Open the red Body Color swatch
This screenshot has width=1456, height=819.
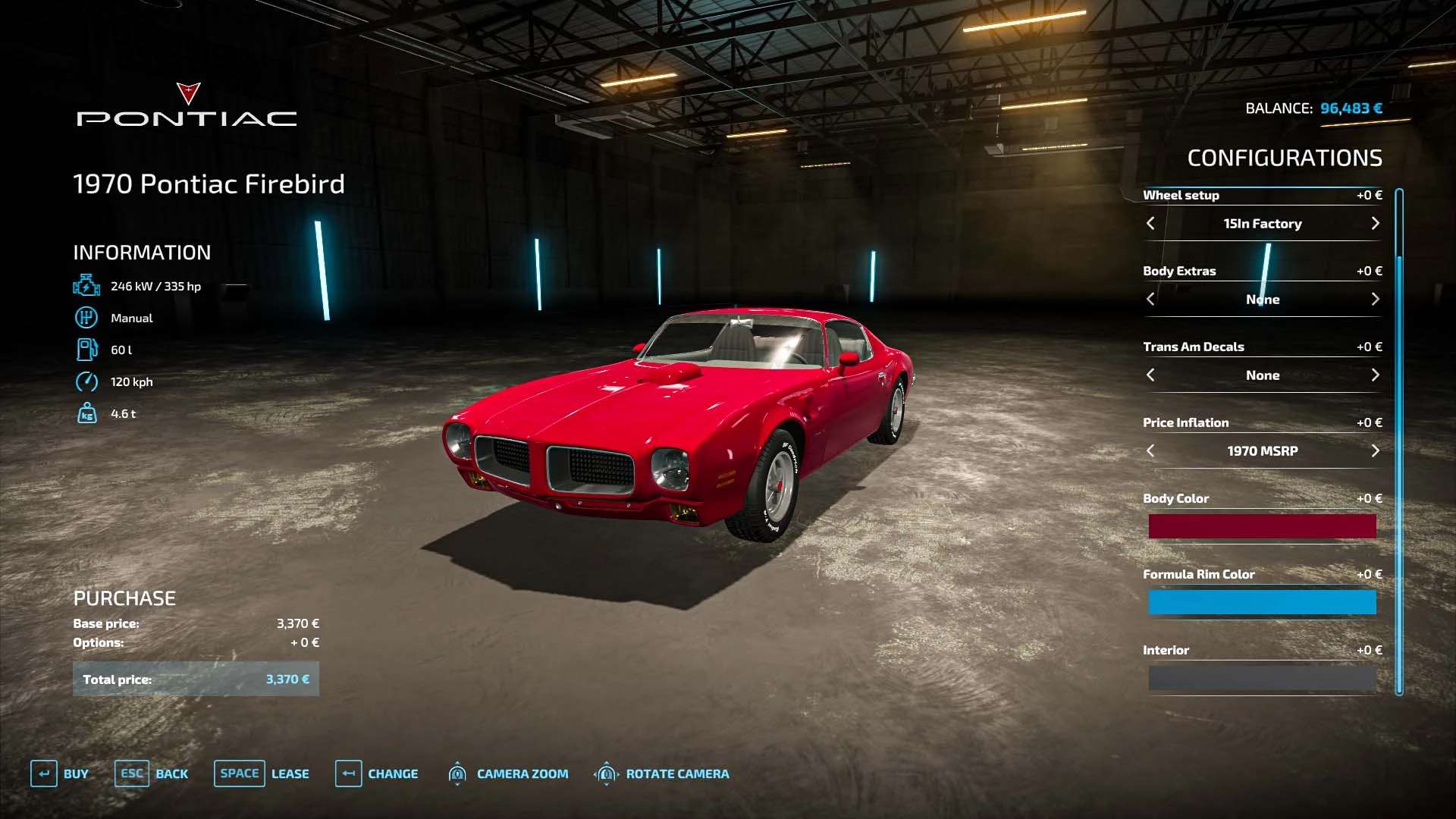1262,526
